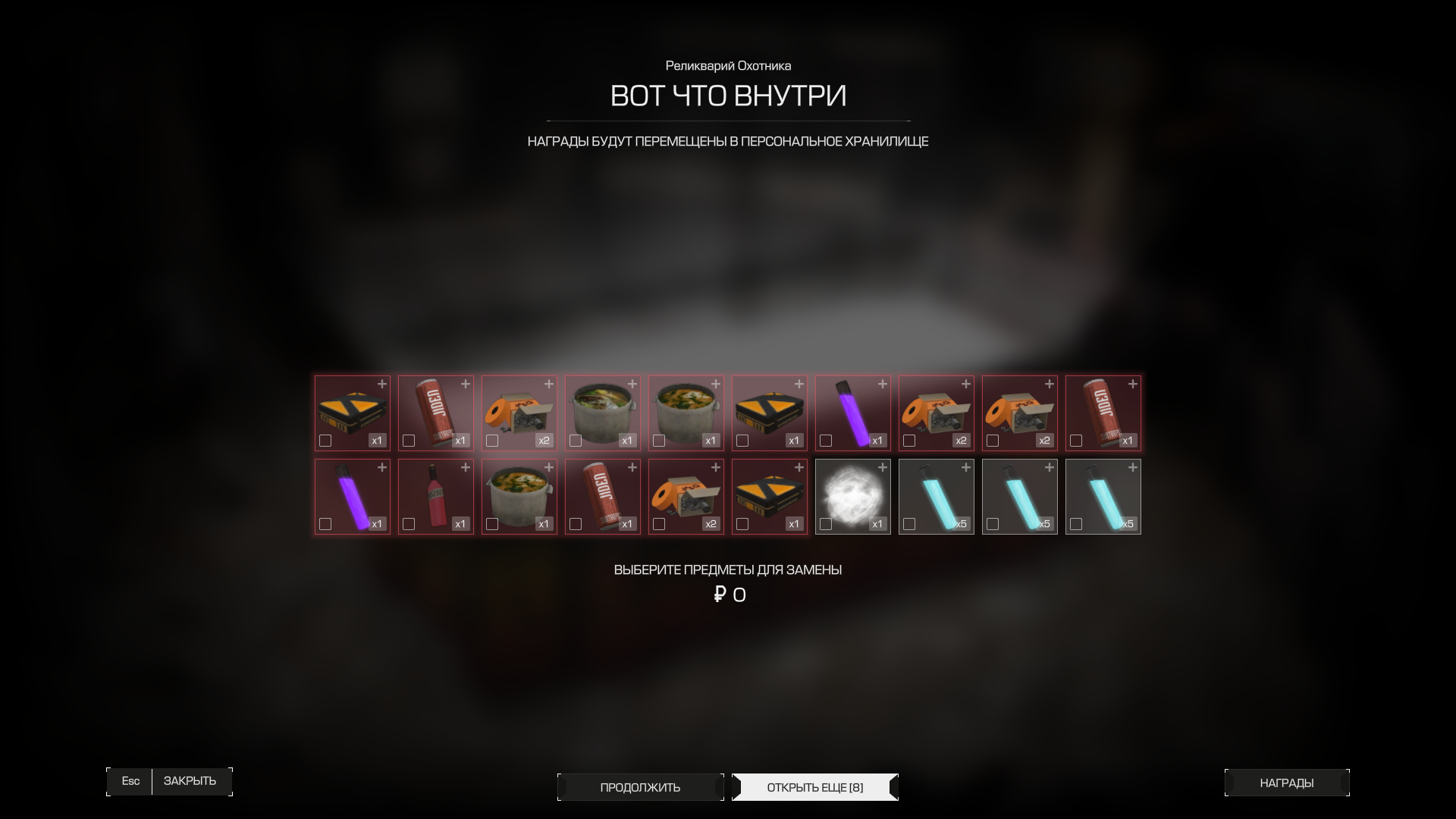The image size is (1456, 819).
Task: Show the НАГРАДЫ rewards list
Action: pyautogui.click(x=1286, y=783)
